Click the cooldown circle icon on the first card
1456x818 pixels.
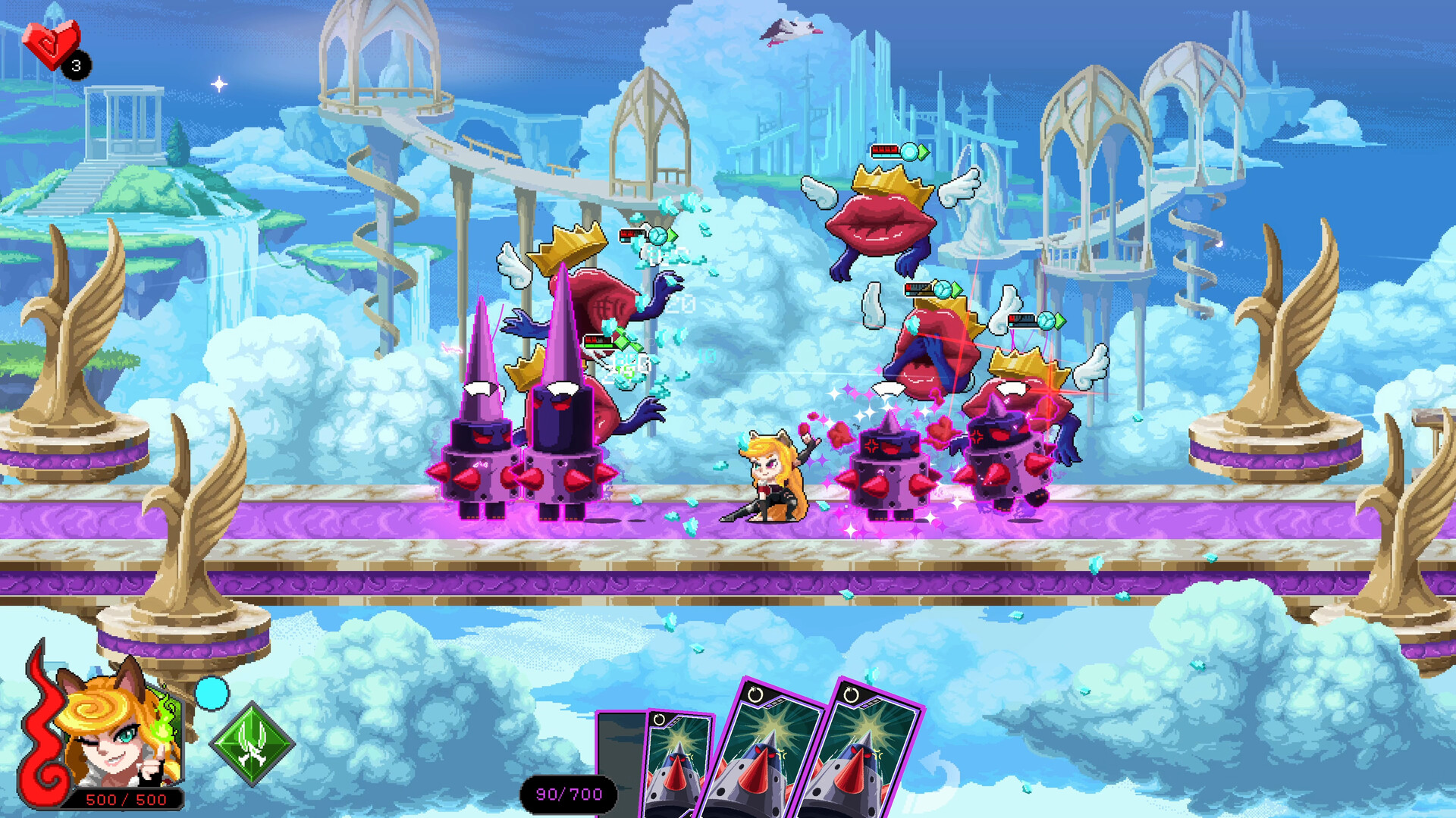[660, 719]
